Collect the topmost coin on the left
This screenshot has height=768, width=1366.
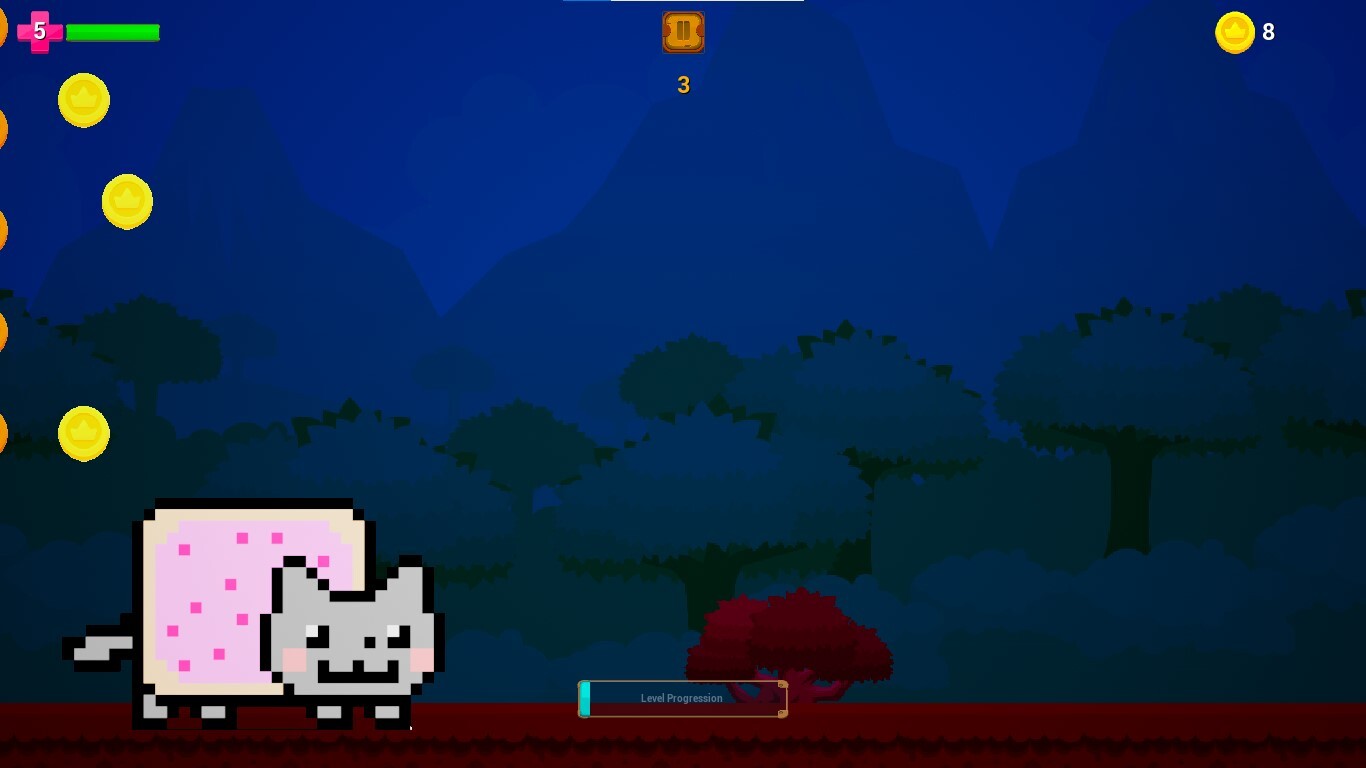[x=84, y=101]
